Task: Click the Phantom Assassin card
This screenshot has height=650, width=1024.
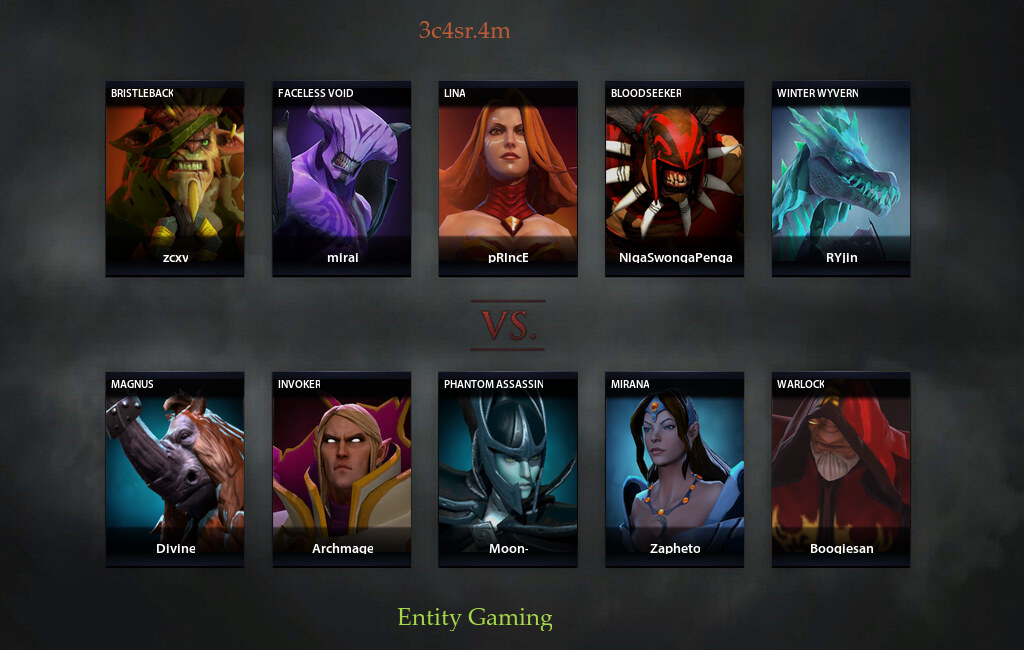Action: coord(508,469)
